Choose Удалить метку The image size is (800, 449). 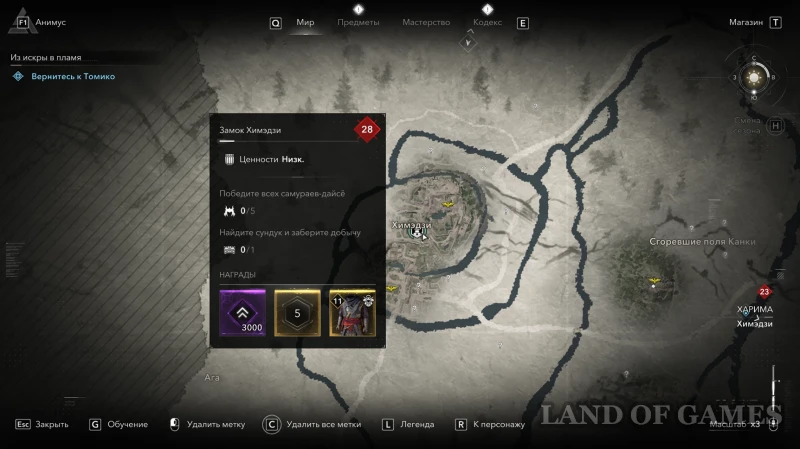click(x=208, y=424)
